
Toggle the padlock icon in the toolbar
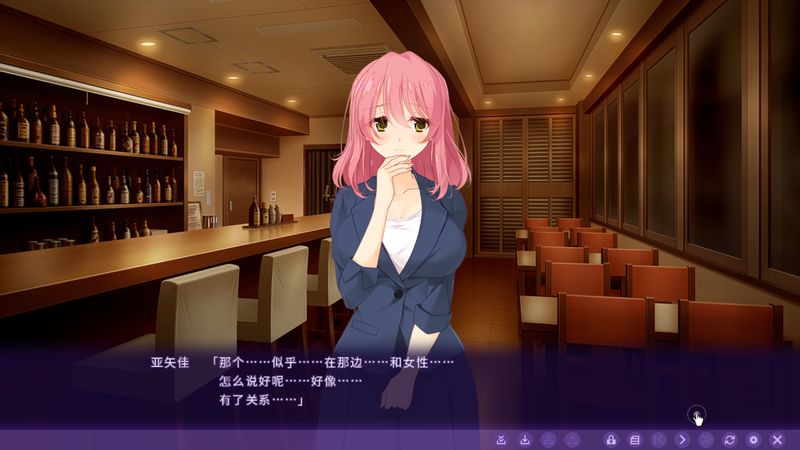pos(610,439)
